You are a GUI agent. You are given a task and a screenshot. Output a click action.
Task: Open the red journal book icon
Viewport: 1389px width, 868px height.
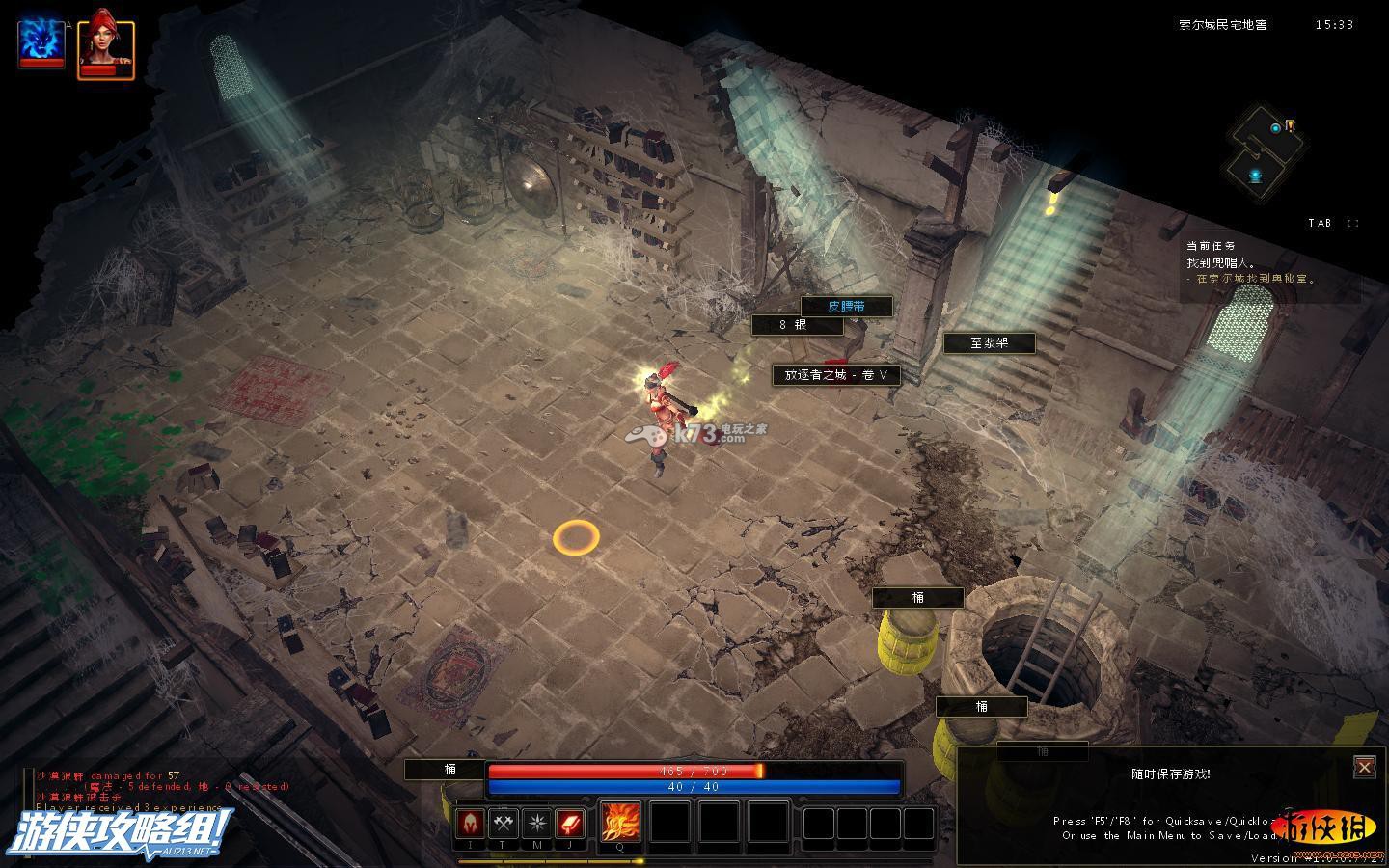tap(570, 824)
